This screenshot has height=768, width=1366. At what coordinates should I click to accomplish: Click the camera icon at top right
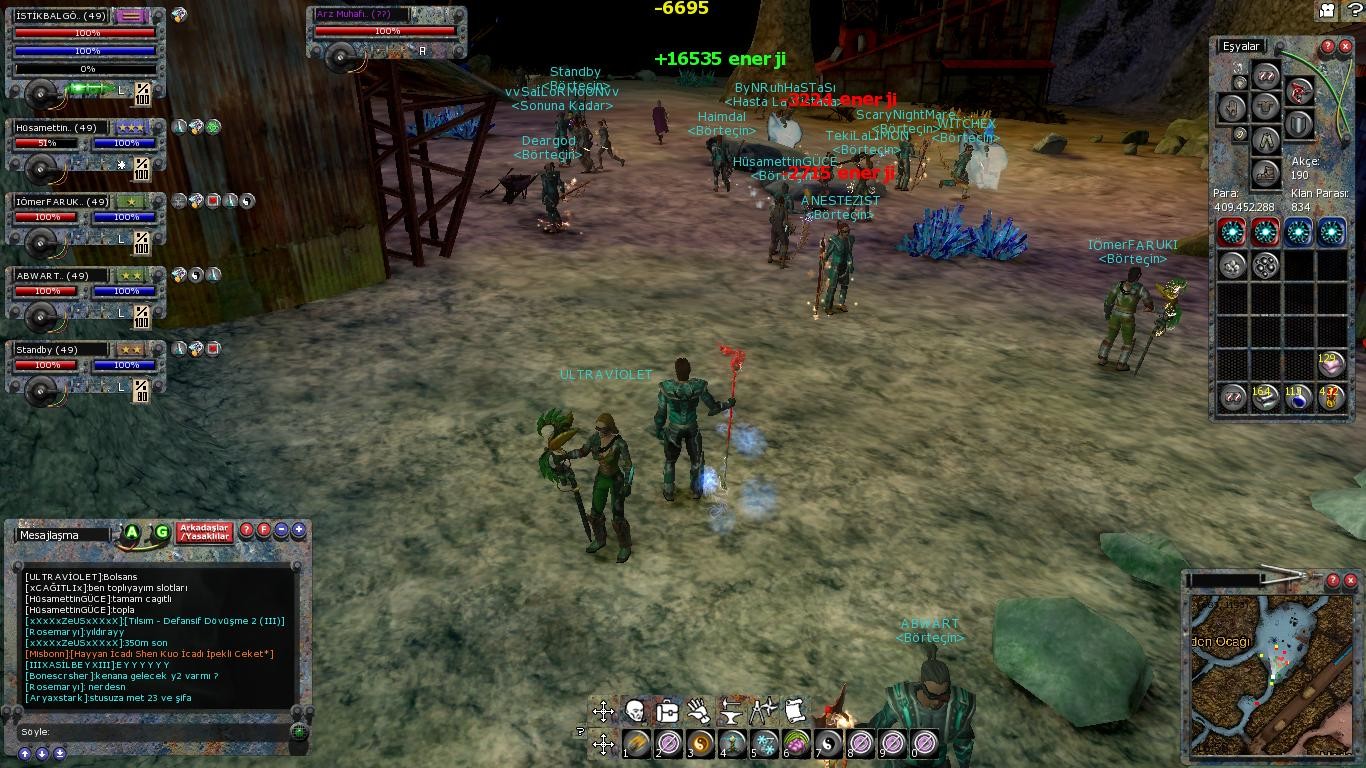(1327, 10)
